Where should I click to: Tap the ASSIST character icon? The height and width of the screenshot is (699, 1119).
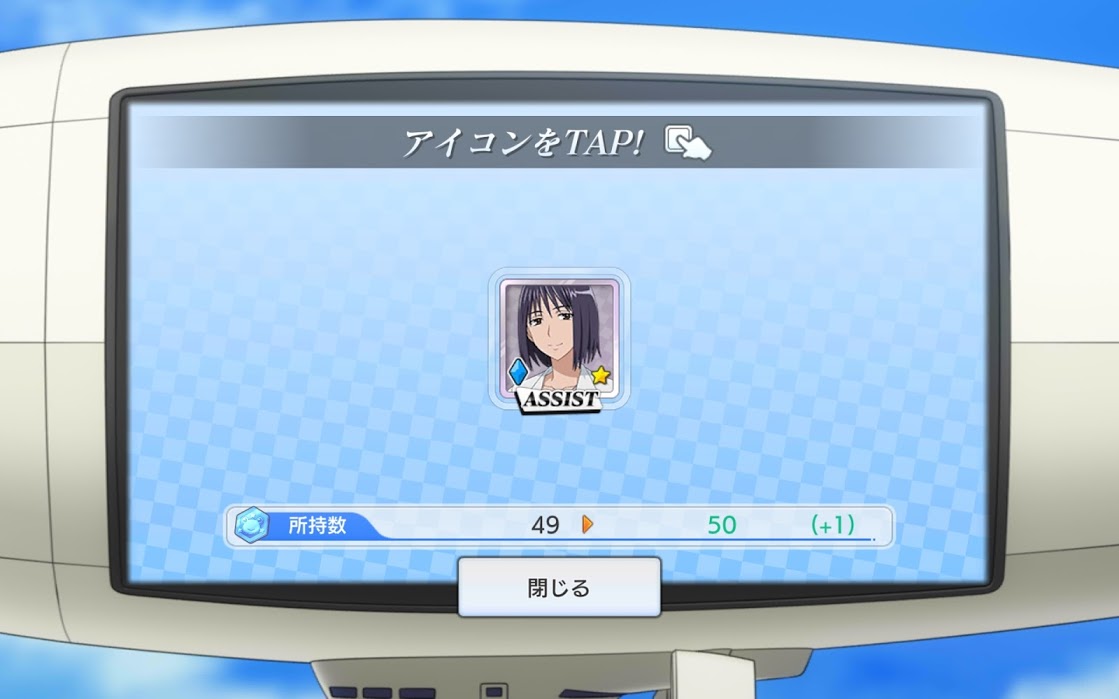coord(560,341)
